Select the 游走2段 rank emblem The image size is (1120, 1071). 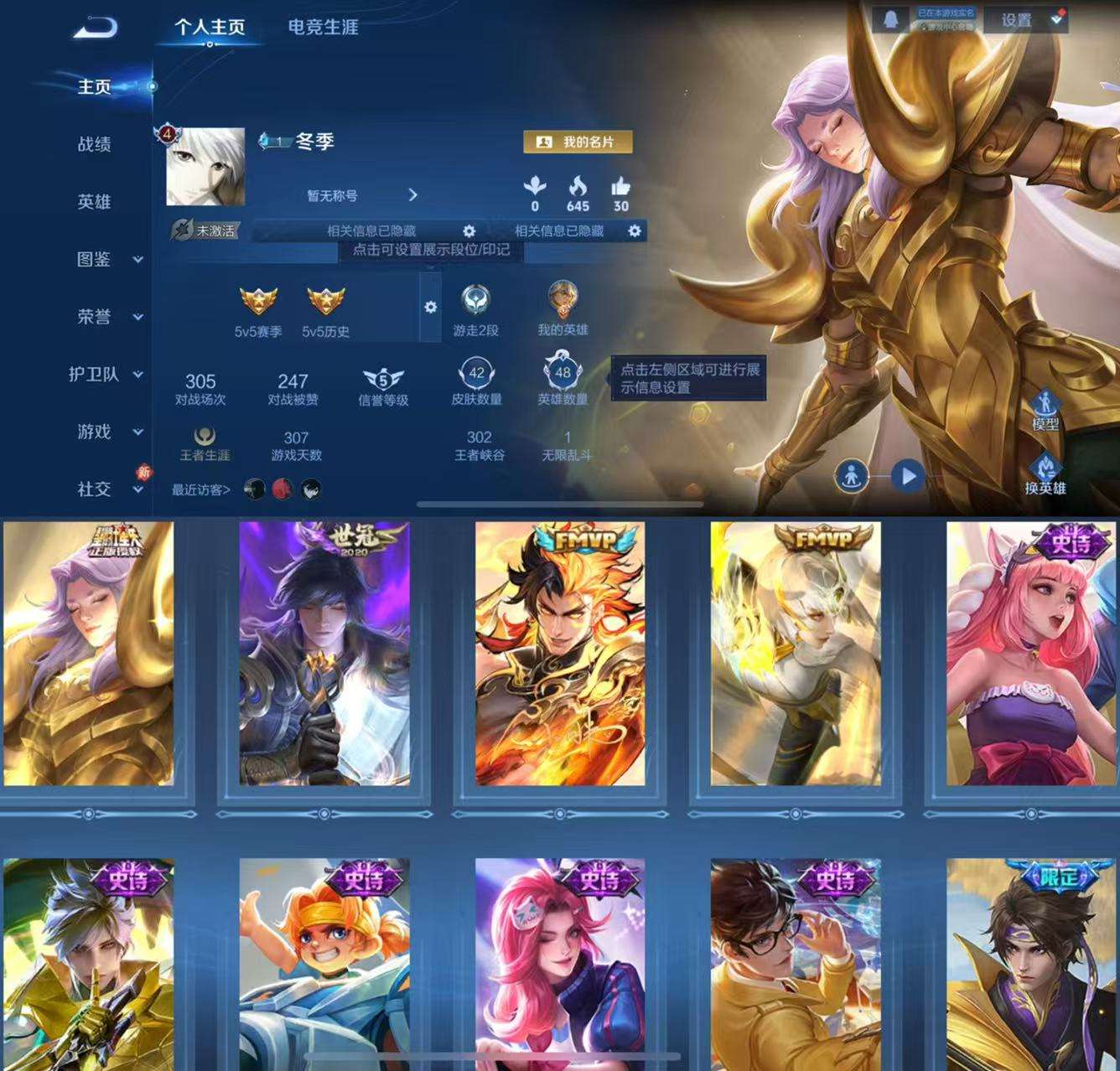pyautogui.click(x=474, y=298)
